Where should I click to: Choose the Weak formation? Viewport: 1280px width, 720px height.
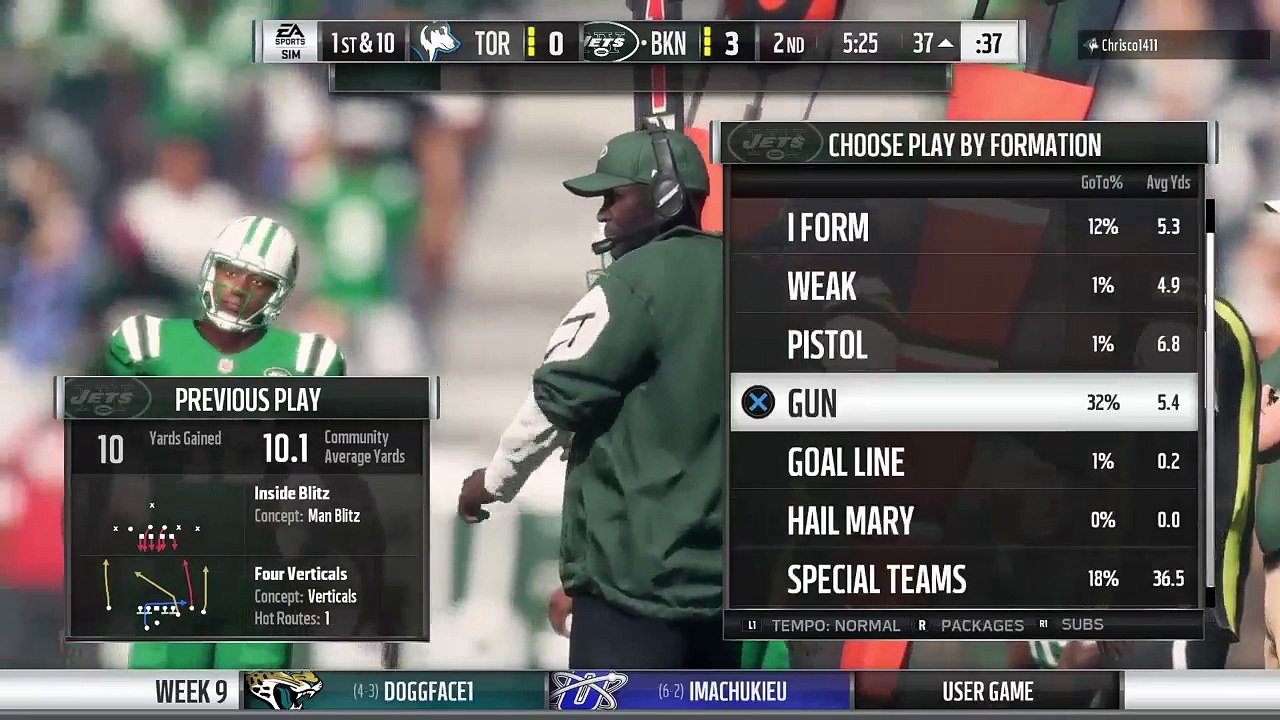pyautogui.click(x=963, y=286)
